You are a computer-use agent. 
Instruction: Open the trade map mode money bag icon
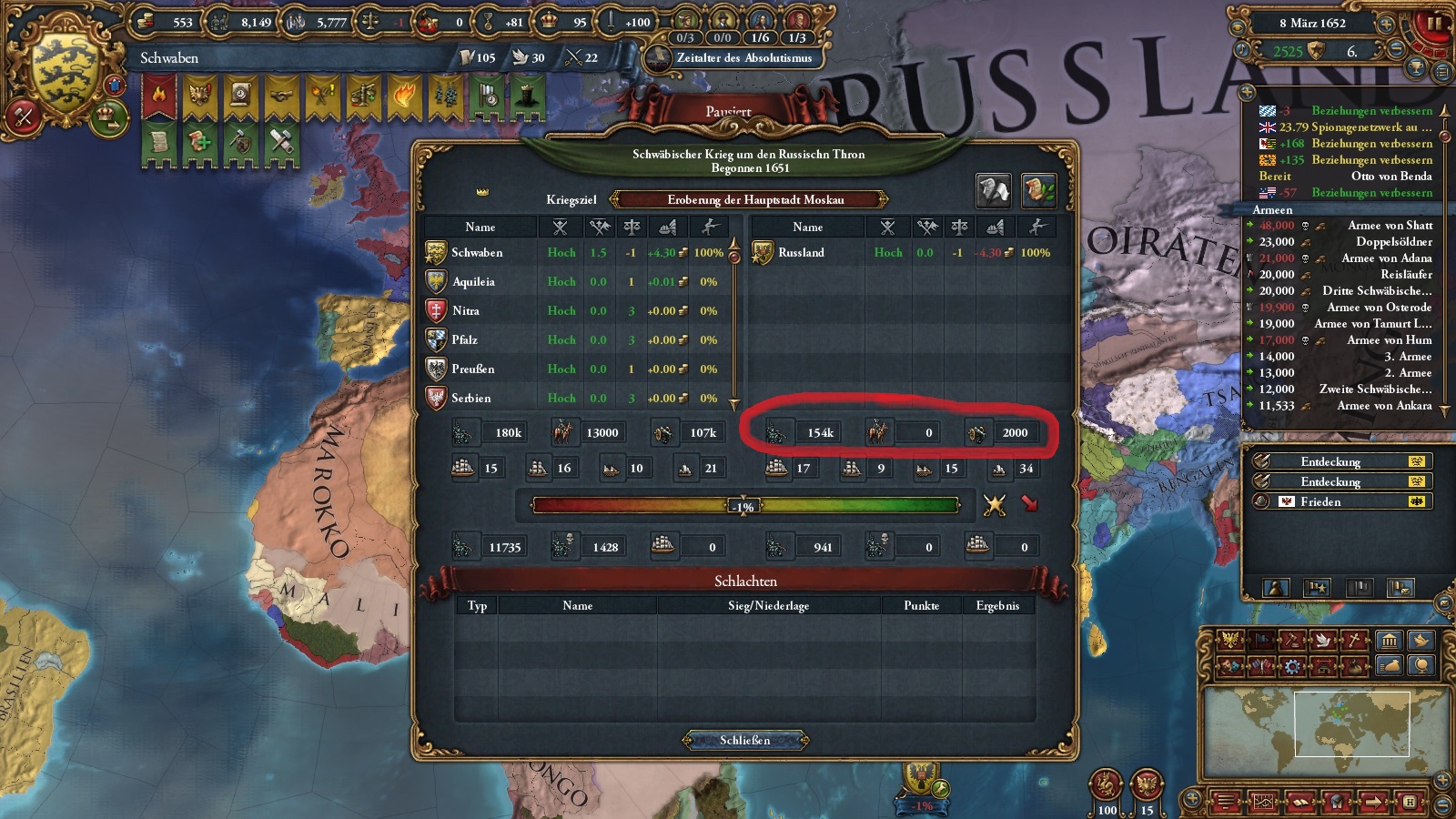pos(1355,666)
